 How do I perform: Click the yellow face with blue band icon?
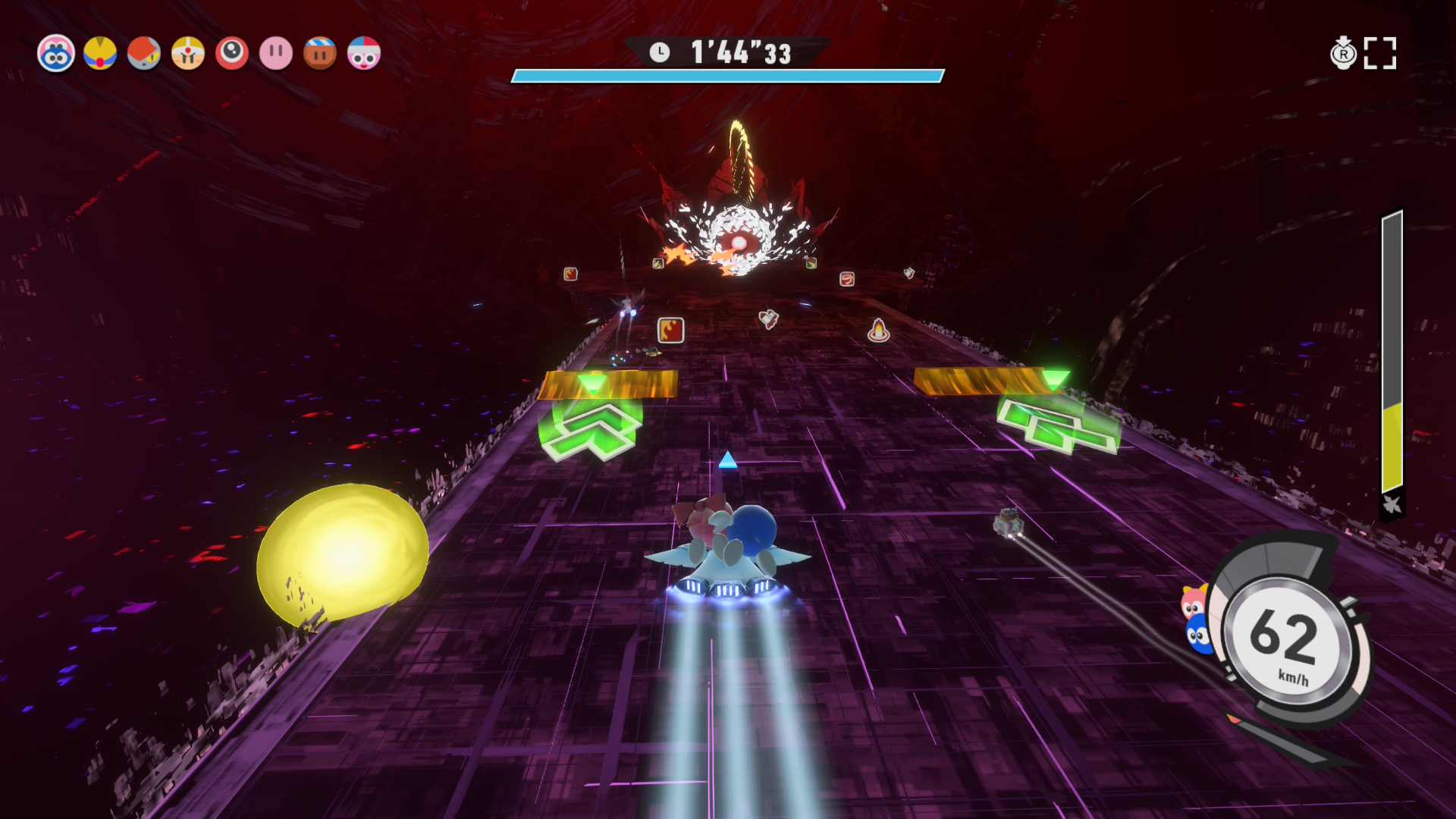point(100,54)
